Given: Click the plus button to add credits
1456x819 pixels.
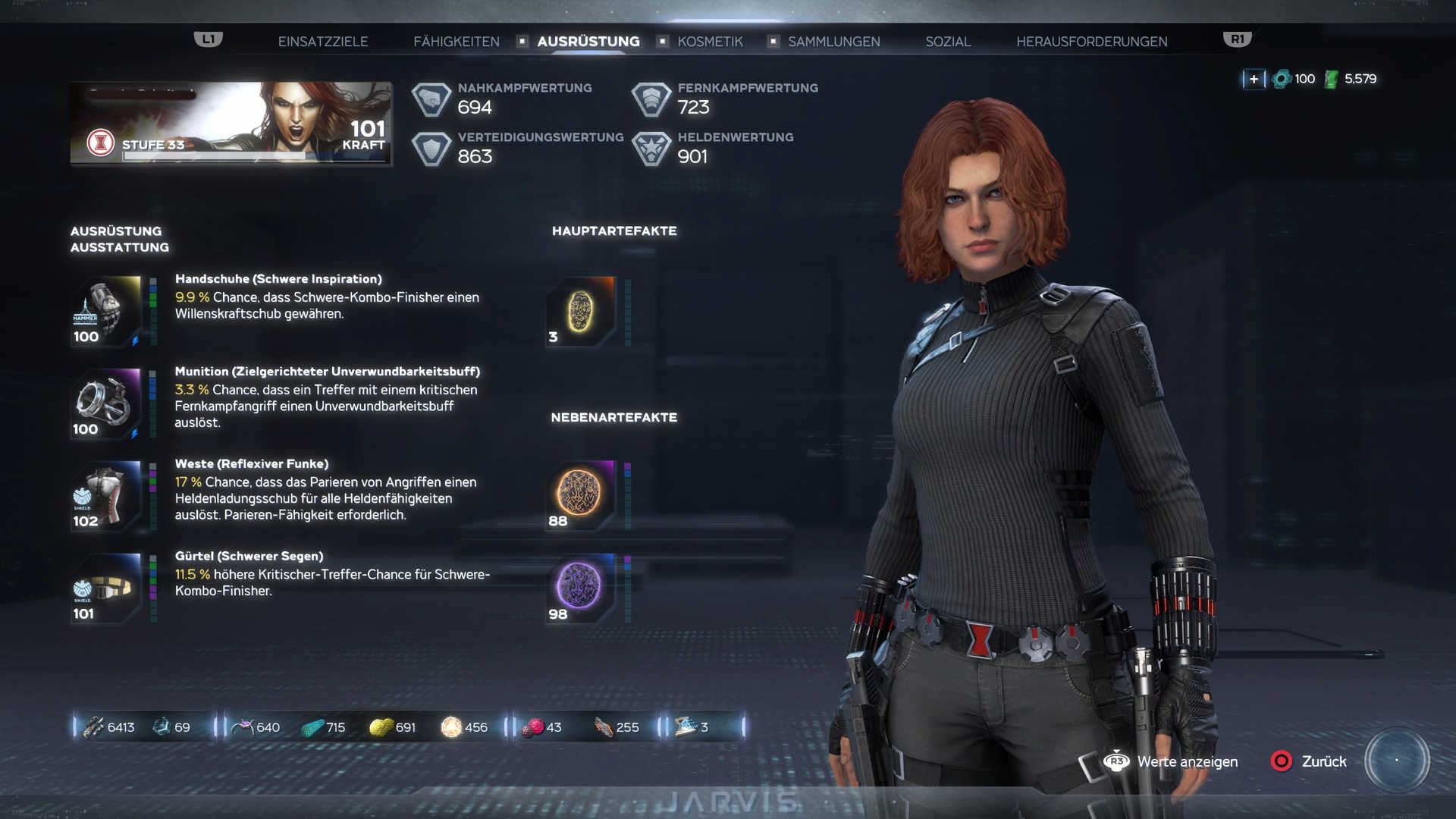Looking at the screenshot, I should 1254,79.
